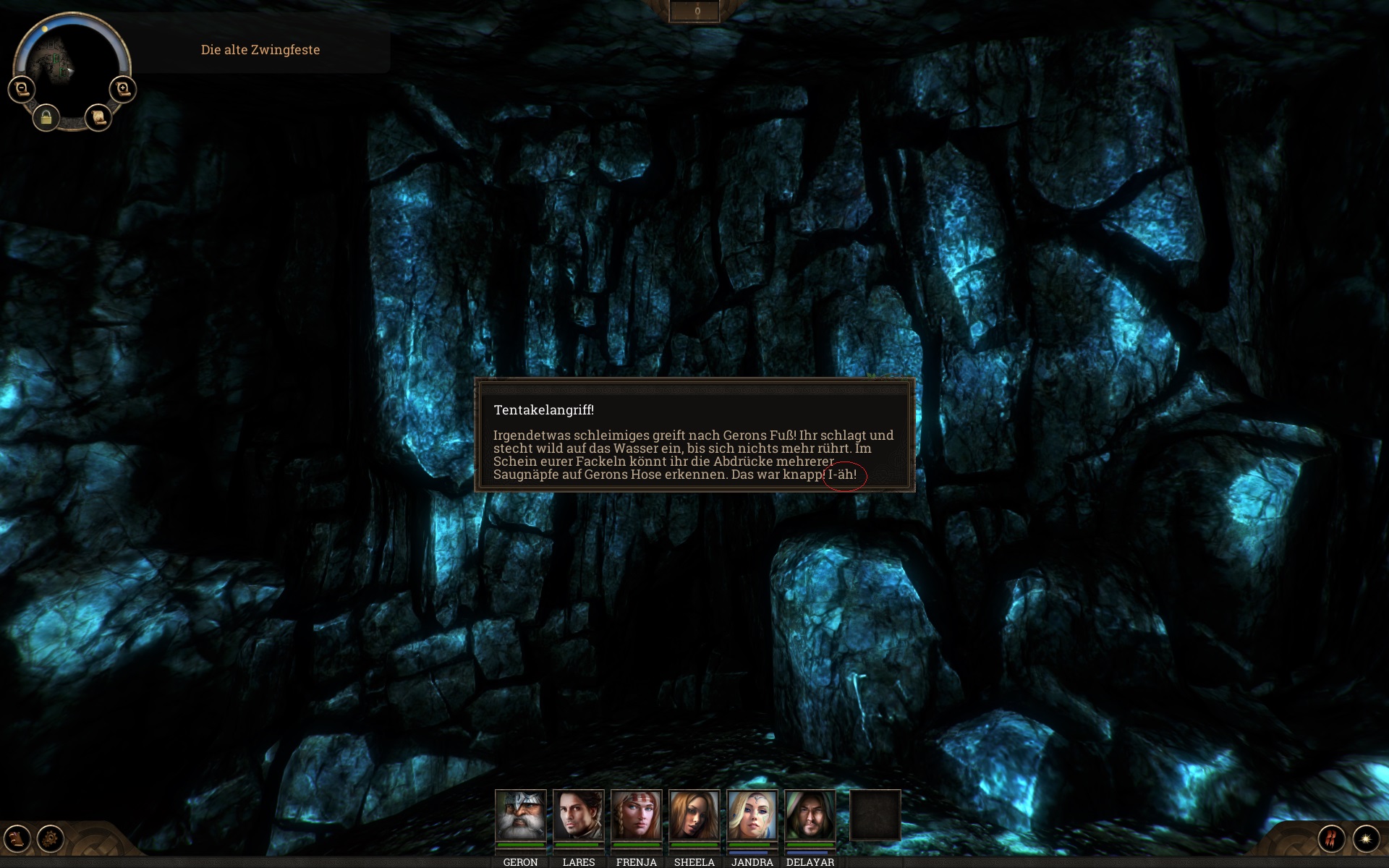Viewport: 1389px width, 868px height.
Task: Toggle the minimap padlock button
Action: 46,117
